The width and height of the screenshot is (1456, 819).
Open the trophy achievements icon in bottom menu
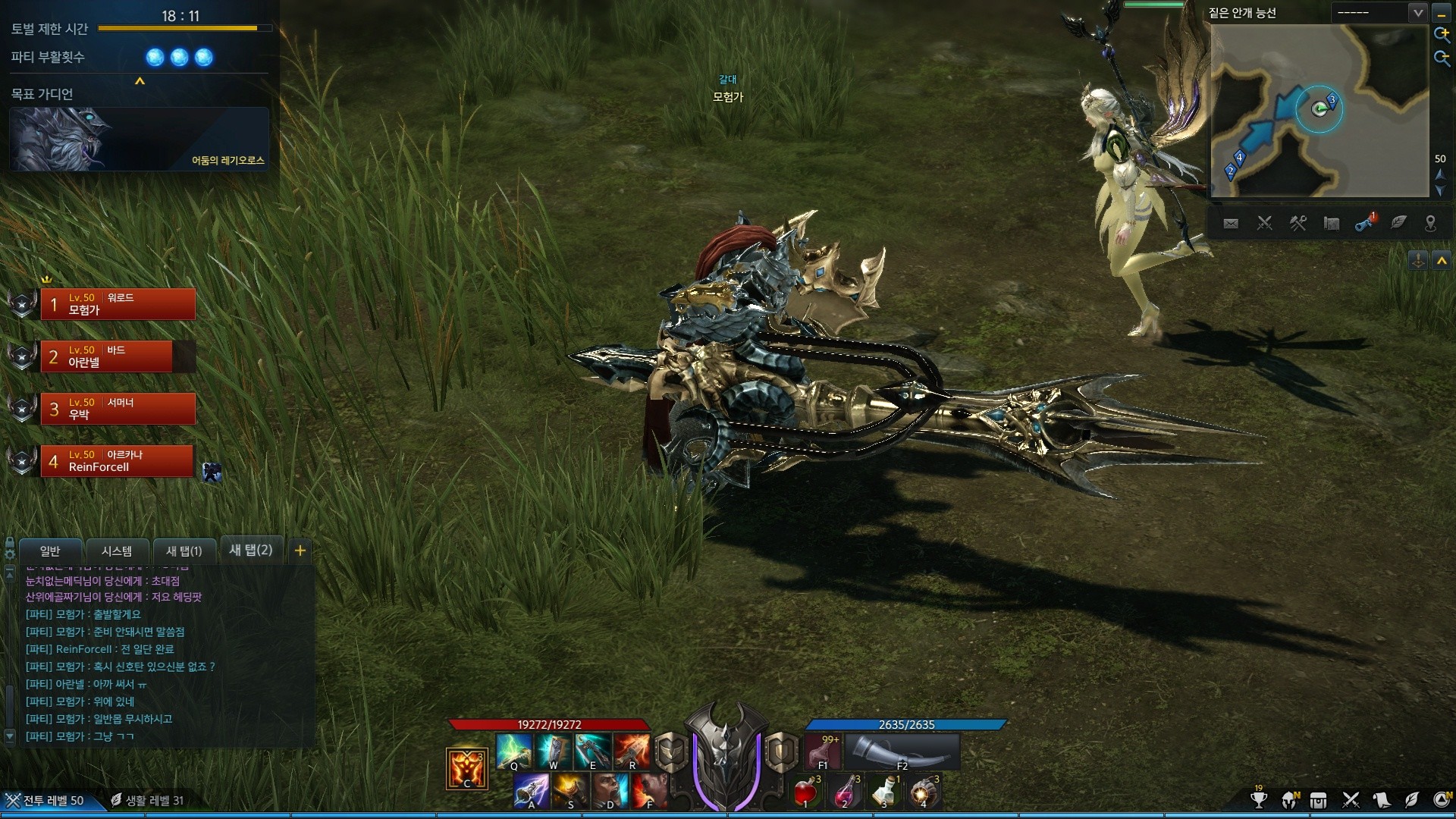(x=1259, y=800)
